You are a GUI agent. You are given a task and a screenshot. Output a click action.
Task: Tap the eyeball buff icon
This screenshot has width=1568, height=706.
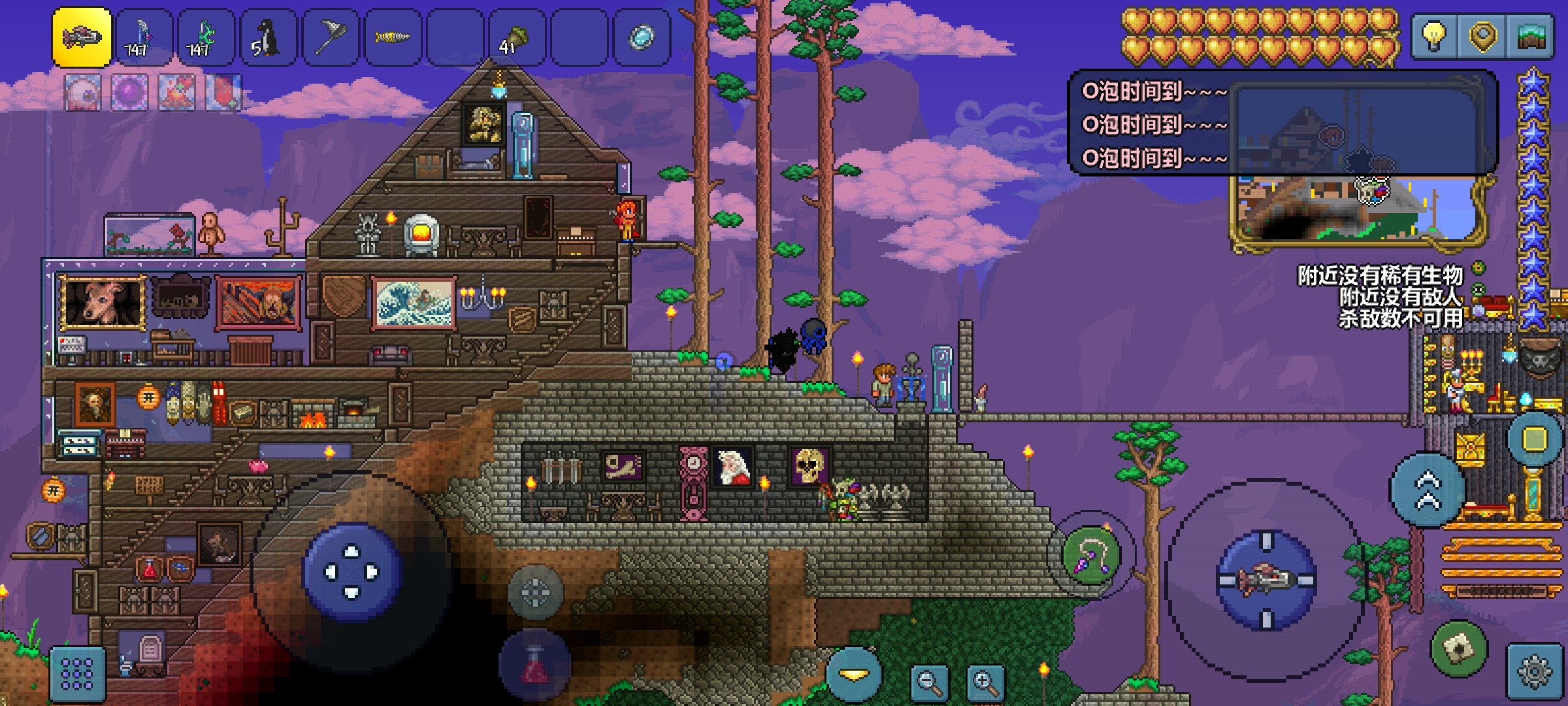pos(83,92)
